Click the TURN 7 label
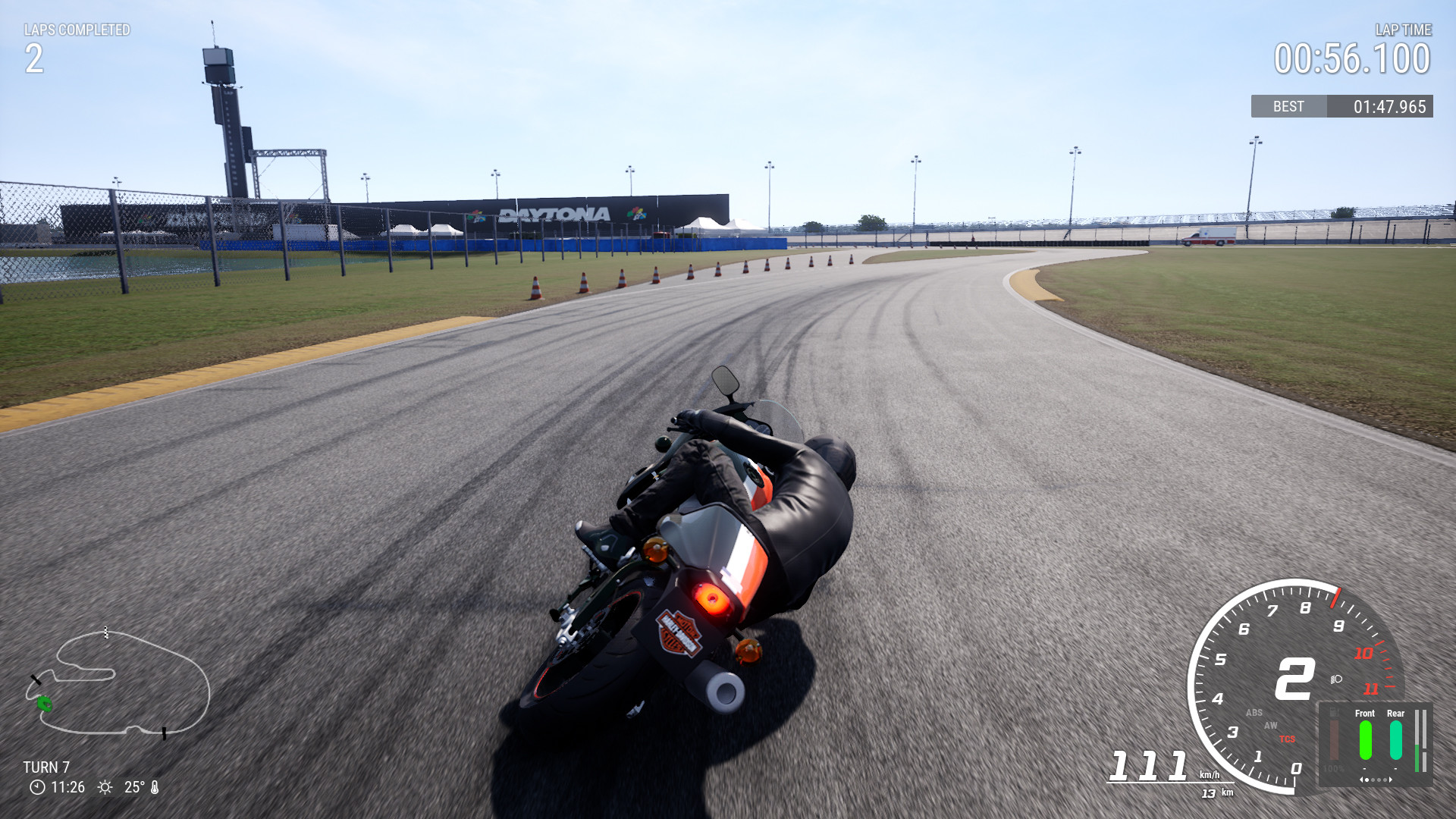This screenshot has width=1456, height=819. (48, 767)
